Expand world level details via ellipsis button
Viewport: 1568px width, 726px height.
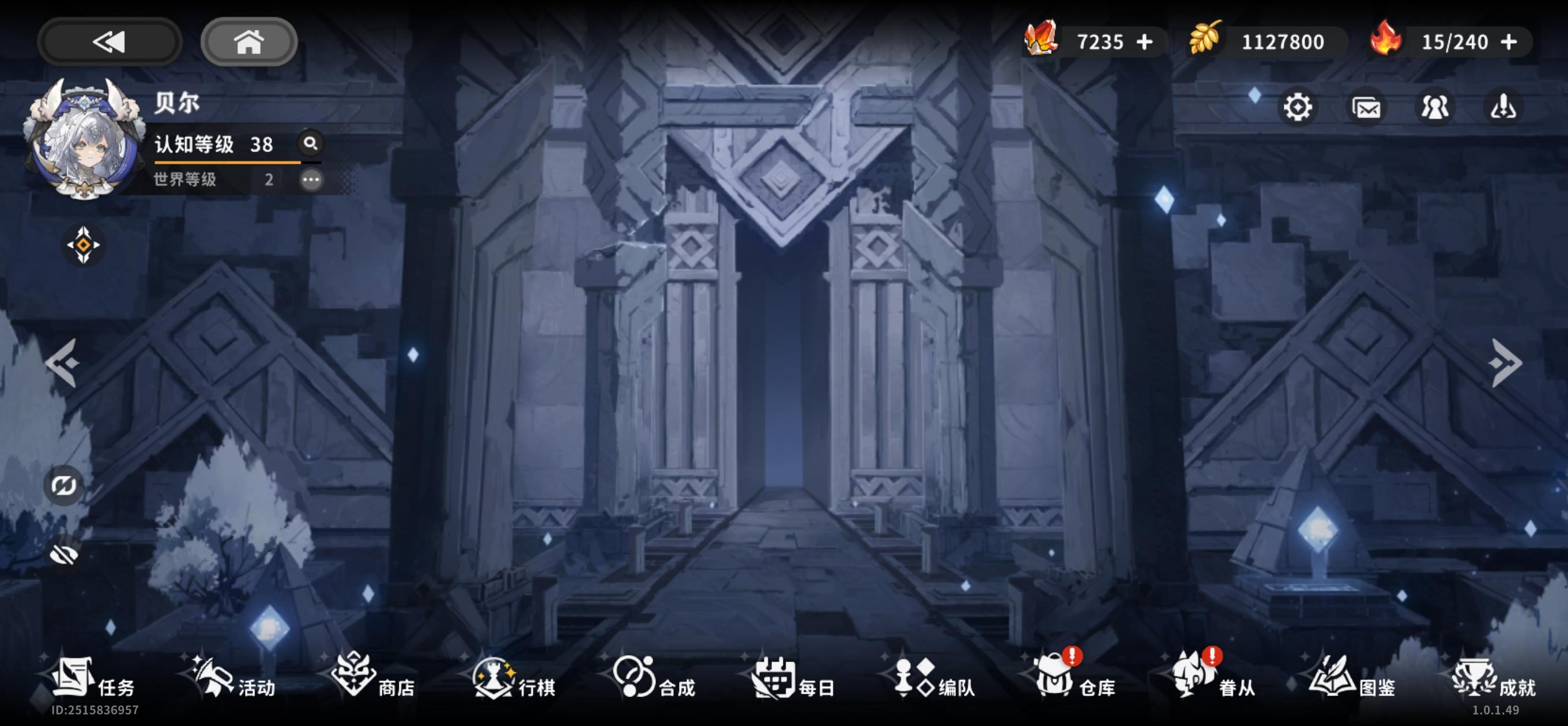pyautogui.click(x=311, y=181)
